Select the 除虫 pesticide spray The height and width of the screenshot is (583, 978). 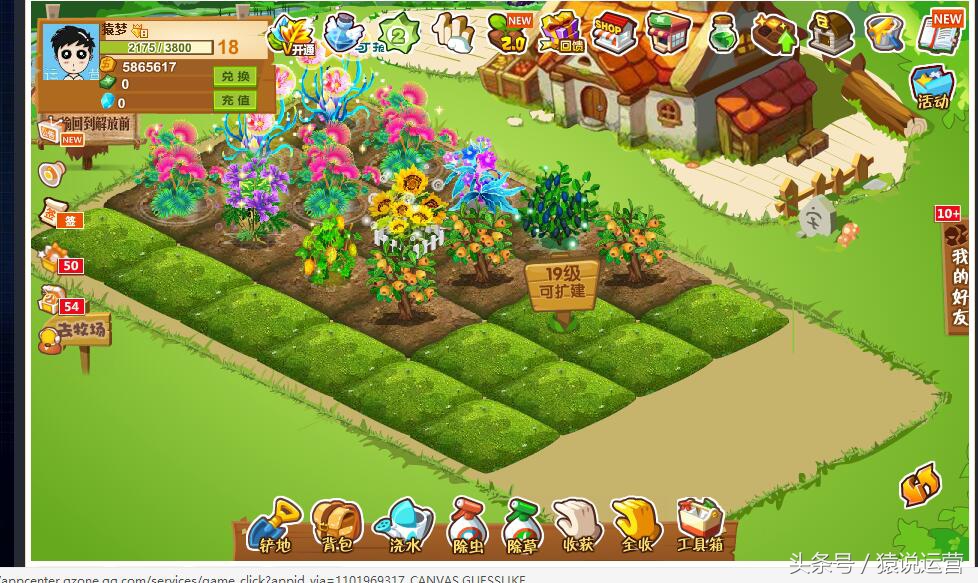pos(467,526)
